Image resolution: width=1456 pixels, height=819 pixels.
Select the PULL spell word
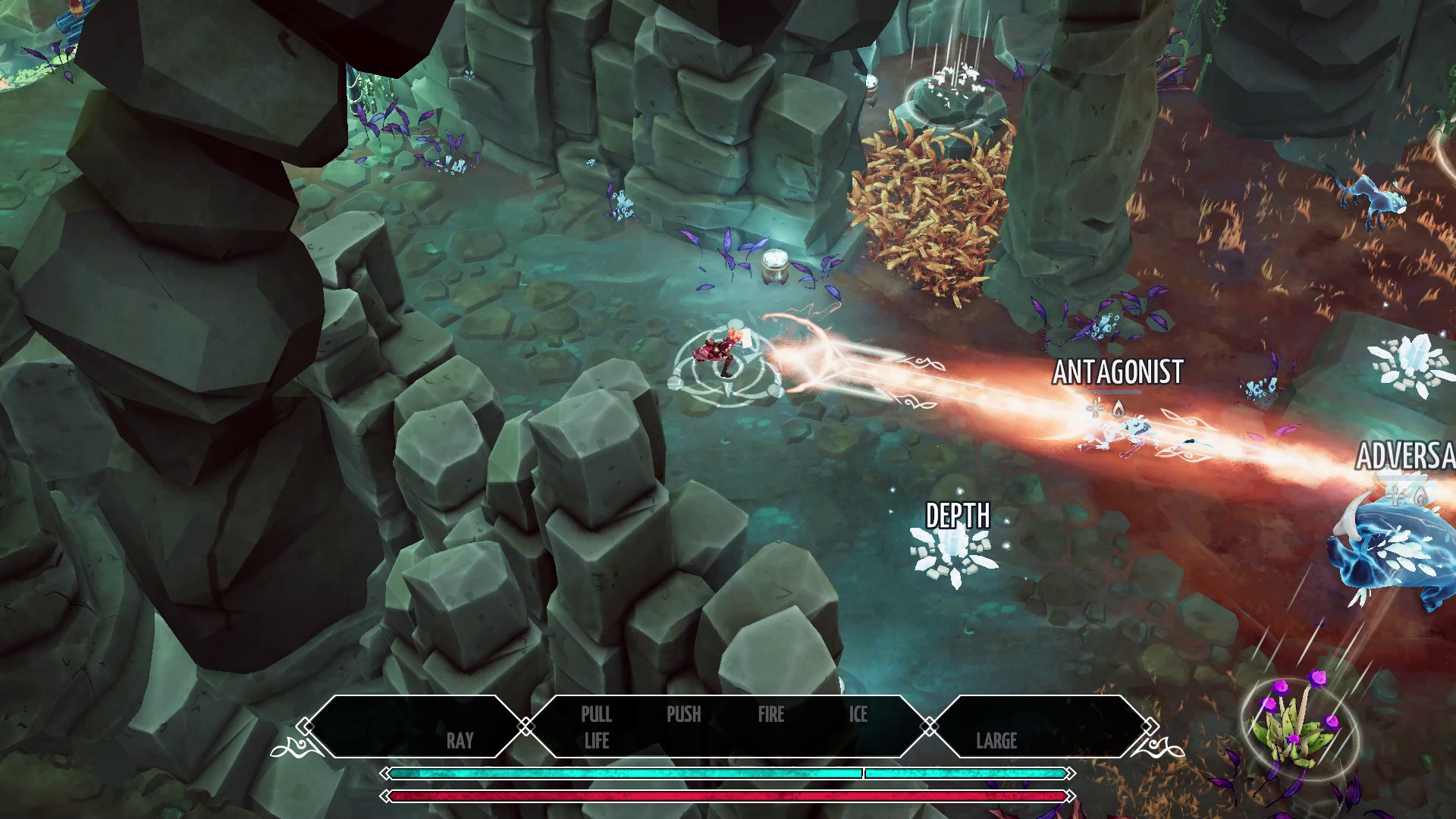tap(597, 714)
